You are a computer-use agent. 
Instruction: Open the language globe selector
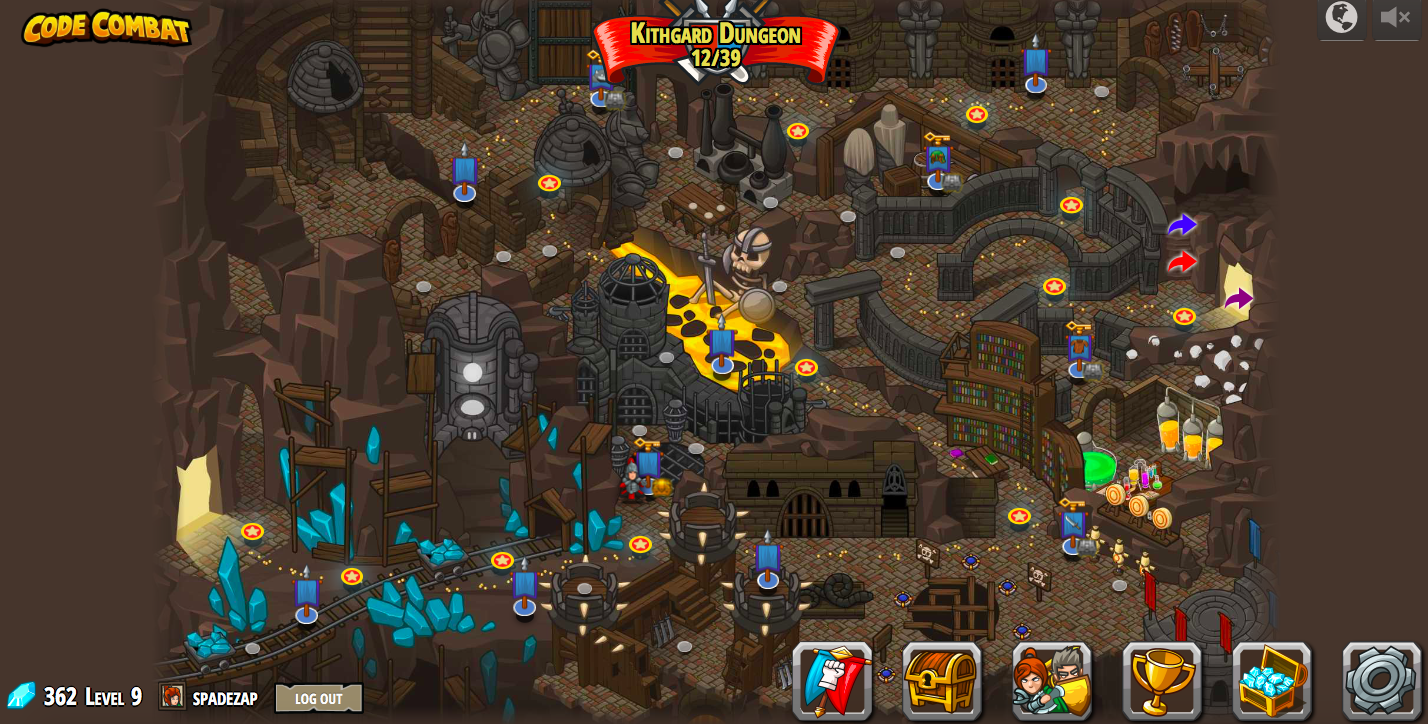tap(1342, 18)
